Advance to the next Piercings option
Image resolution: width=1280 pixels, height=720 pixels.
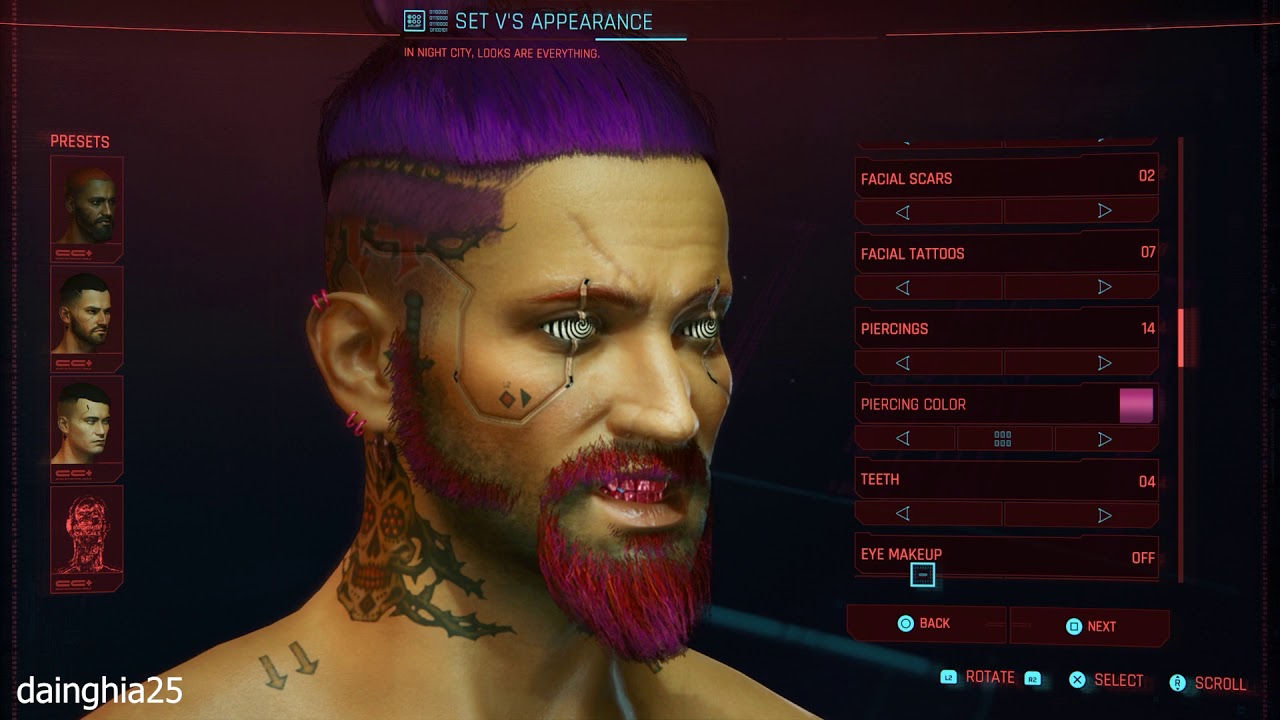(1103, 362)
